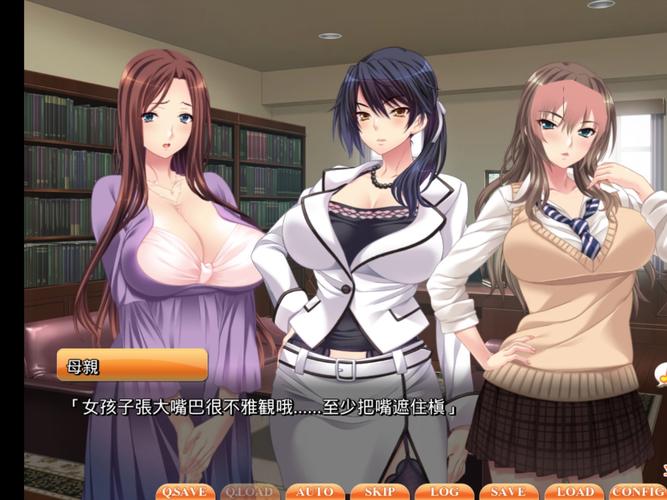Open the SAVE menu
The width and height of the screenshot is (667, 500).
(x=509, y=492)
